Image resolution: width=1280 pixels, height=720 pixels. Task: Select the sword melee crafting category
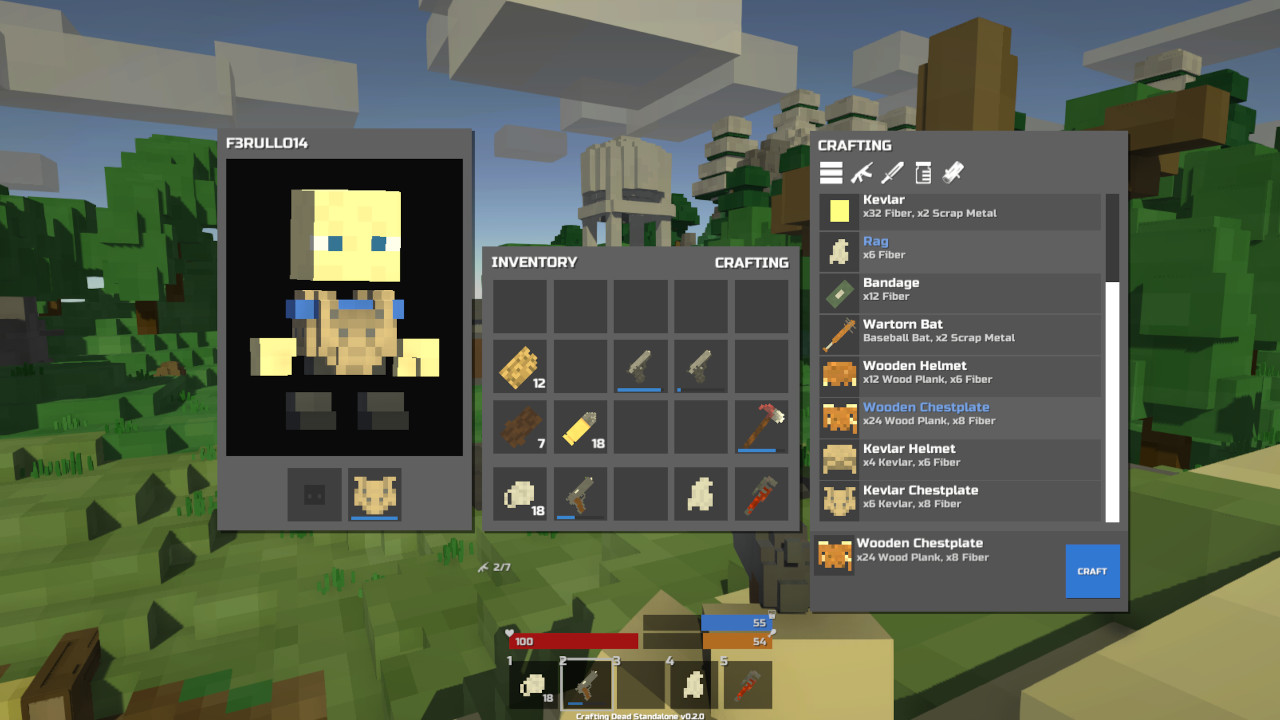pos(893,172)
